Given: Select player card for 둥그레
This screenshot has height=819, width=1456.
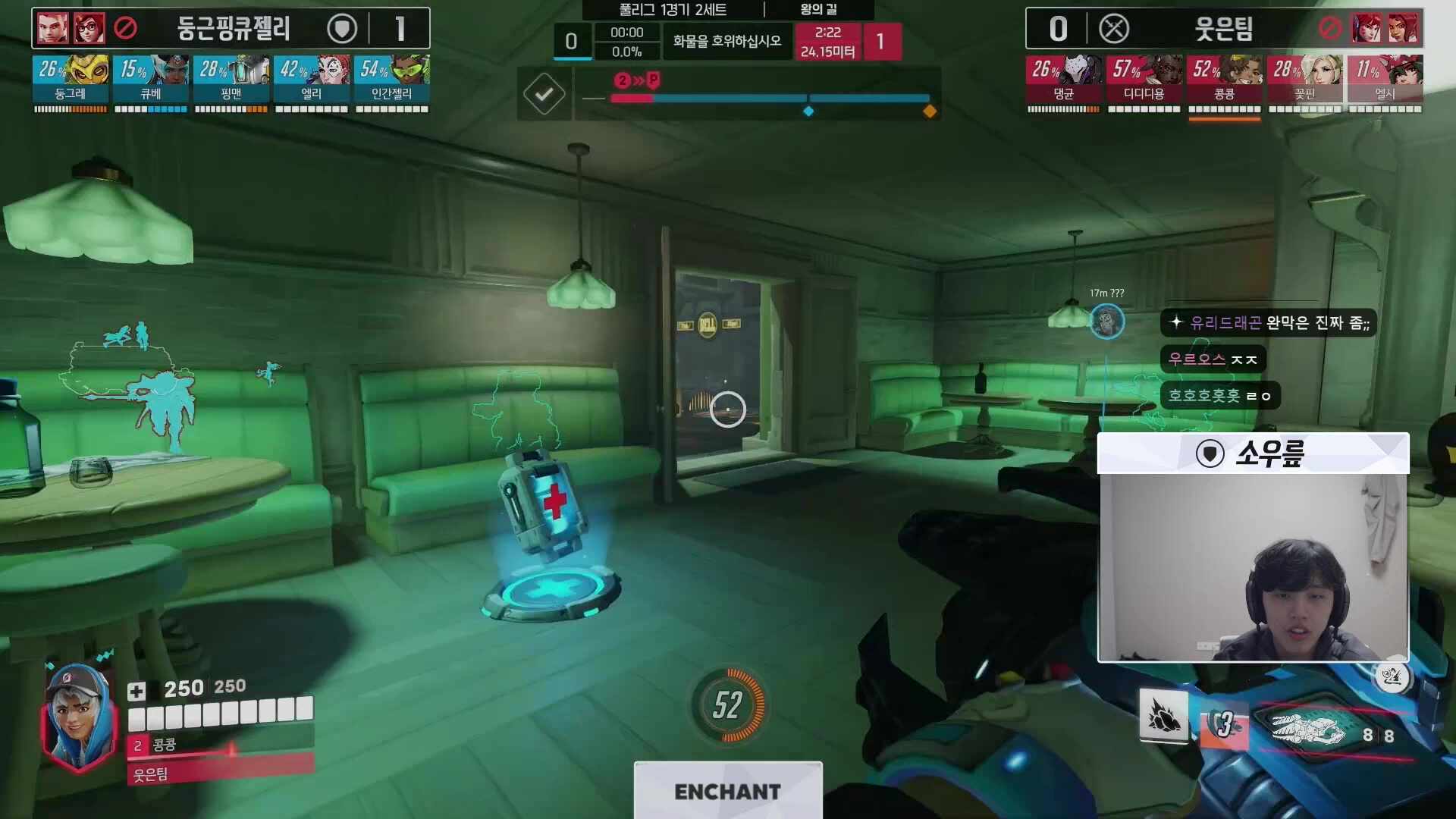Looking at the screenshot, I should coord(71,80).
